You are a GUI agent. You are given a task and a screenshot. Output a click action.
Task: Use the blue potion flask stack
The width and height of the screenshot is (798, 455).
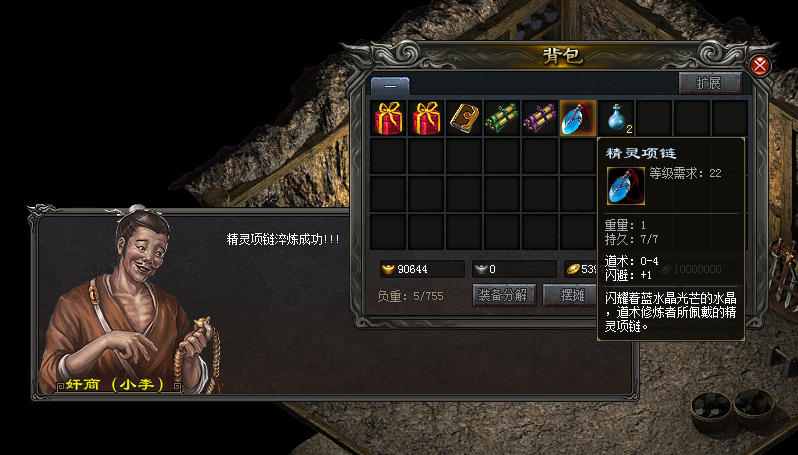click(x=617, y=118)
